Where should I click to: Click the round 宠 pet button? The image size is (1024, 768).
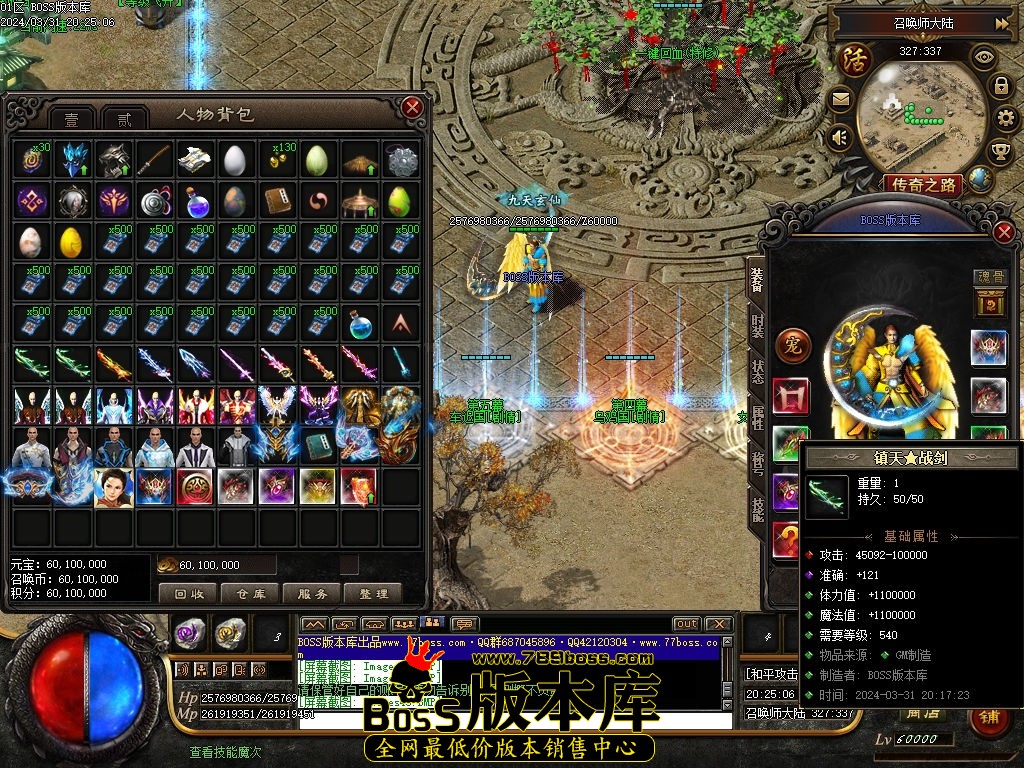pyautogui.click(x=793, y=343)
